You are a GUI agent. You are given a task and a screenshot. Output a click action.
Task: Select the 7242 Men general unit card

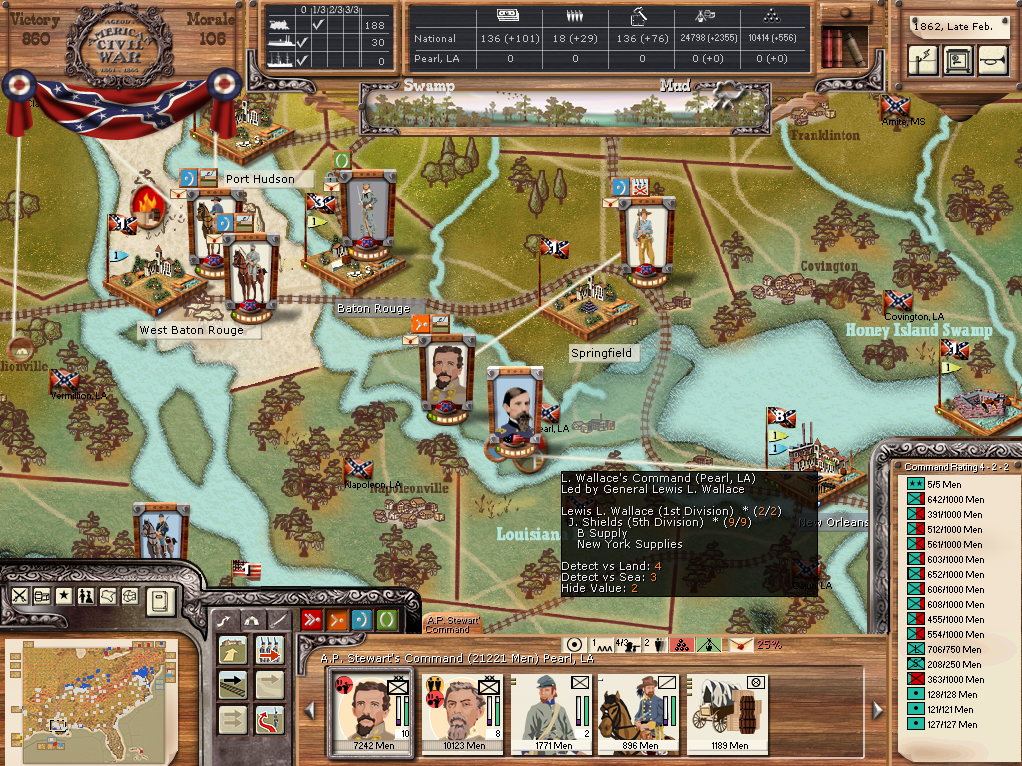click(371, 711)
